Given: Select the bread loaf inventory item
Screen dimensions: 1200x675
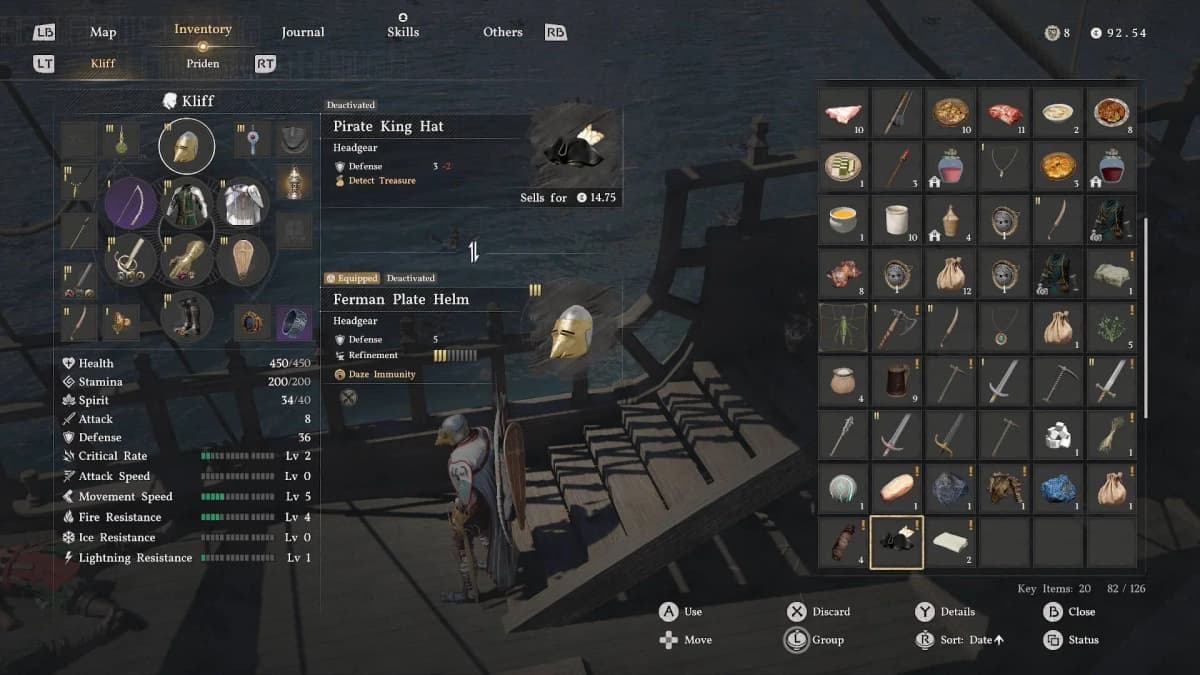Looking at the screenshot, I should (x=896, y=488).
